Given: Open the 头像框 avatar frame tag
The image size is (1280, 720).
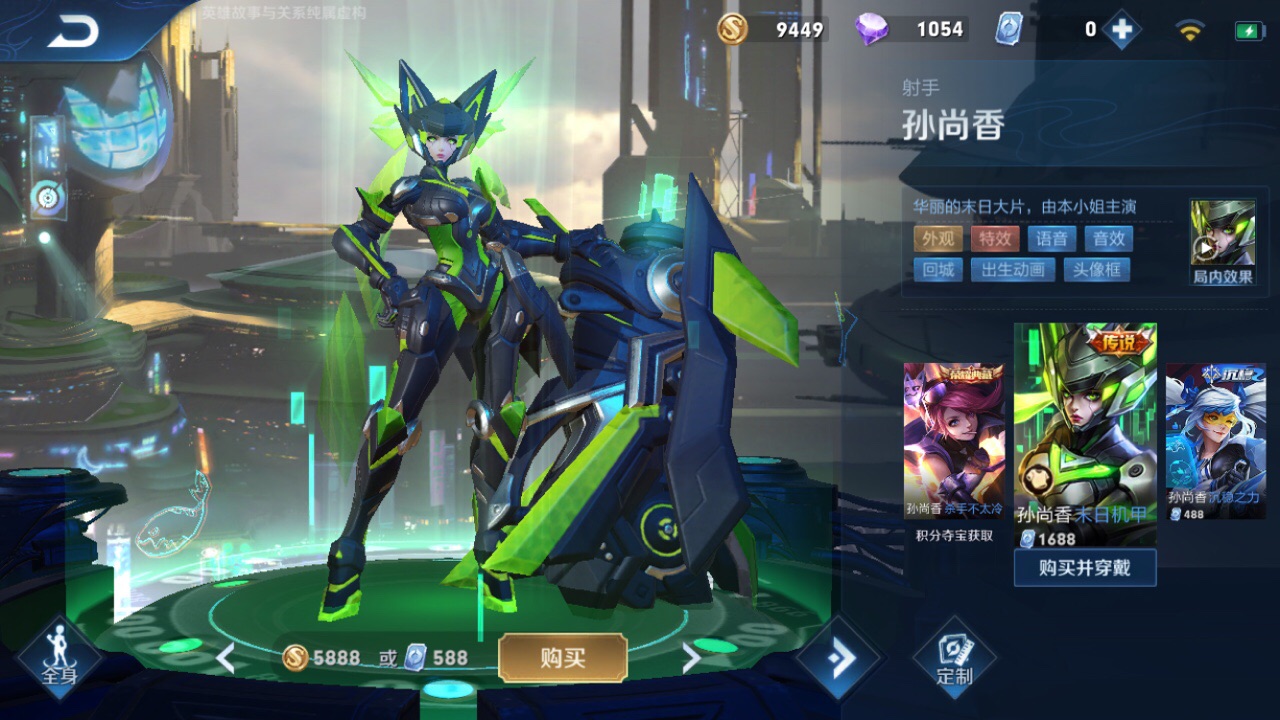Looking at the screenshot, I should tap(1096, 269).
